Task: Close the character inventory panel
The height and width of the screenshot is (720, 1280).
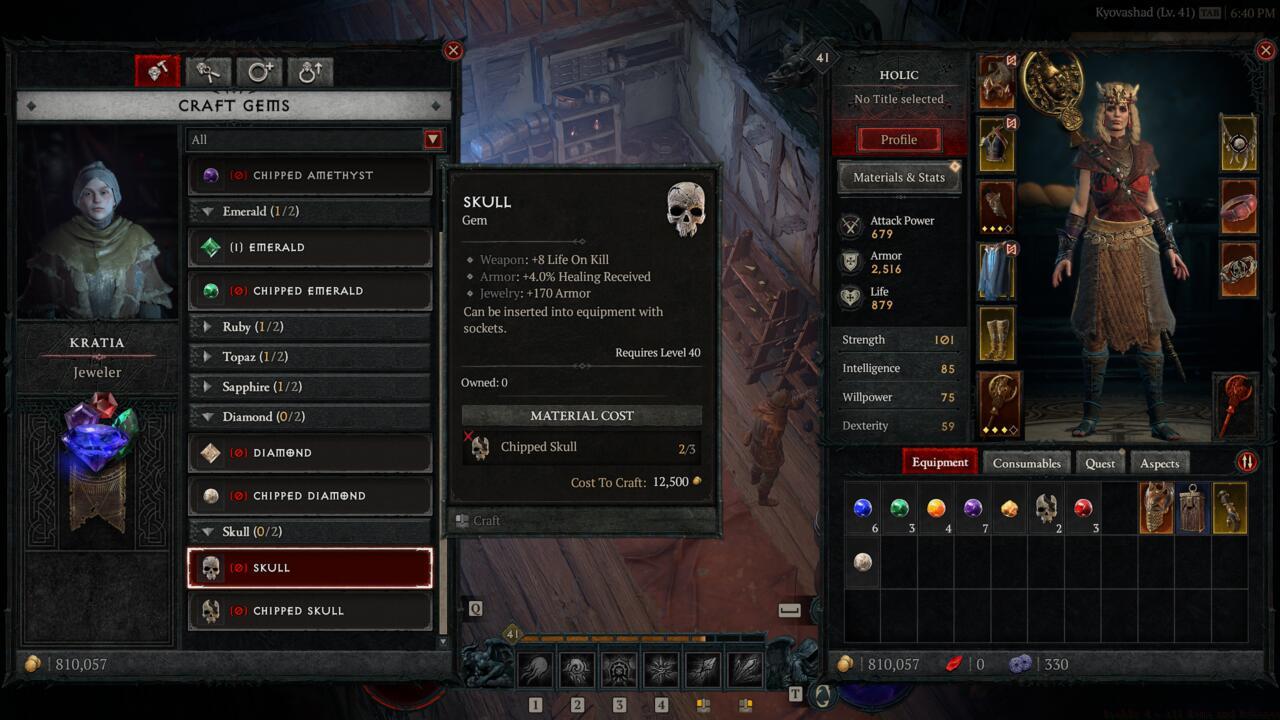Action: tap(1267, 50)
